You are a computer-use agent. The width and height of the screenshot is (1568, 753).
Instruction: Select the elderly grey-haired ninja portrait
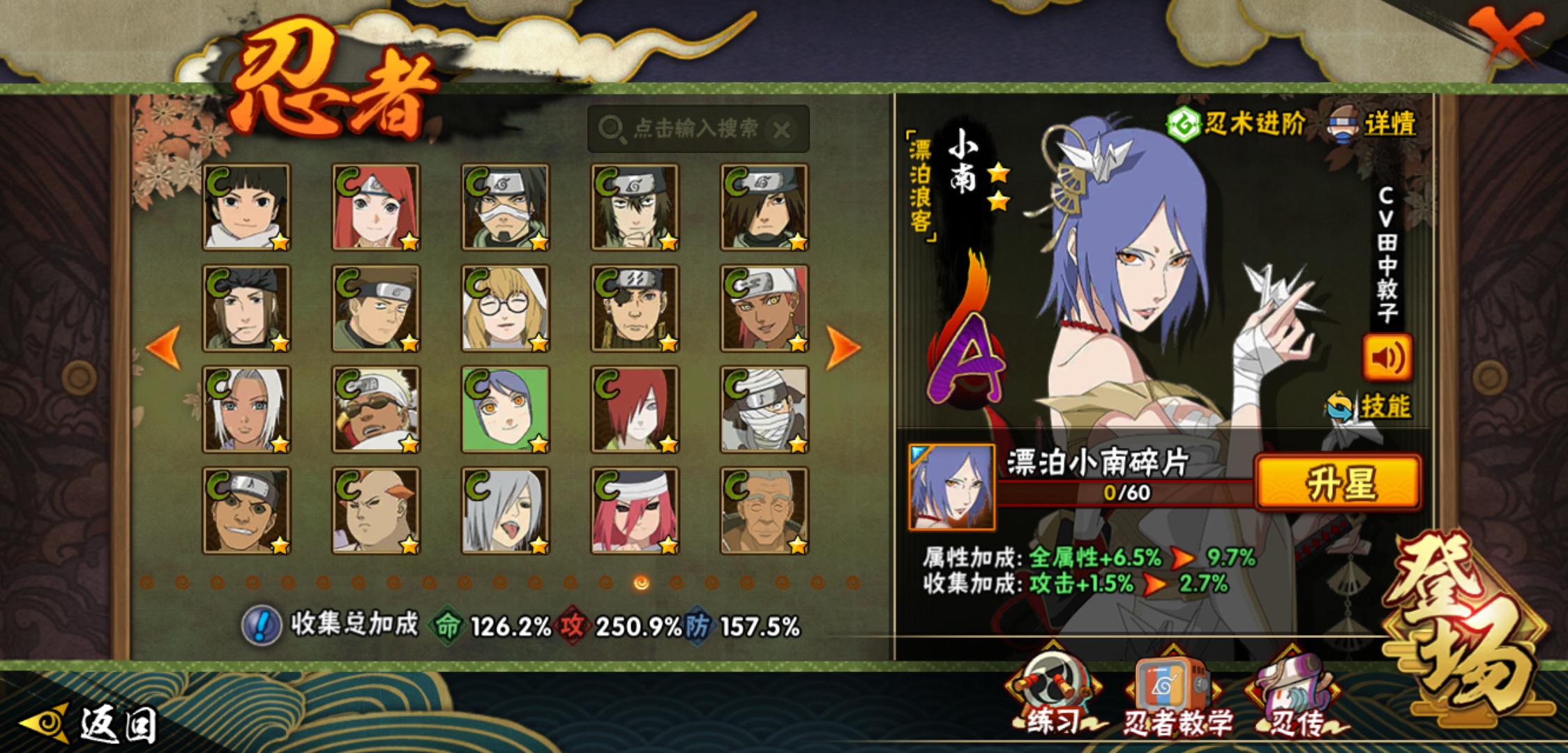(764, 510)
